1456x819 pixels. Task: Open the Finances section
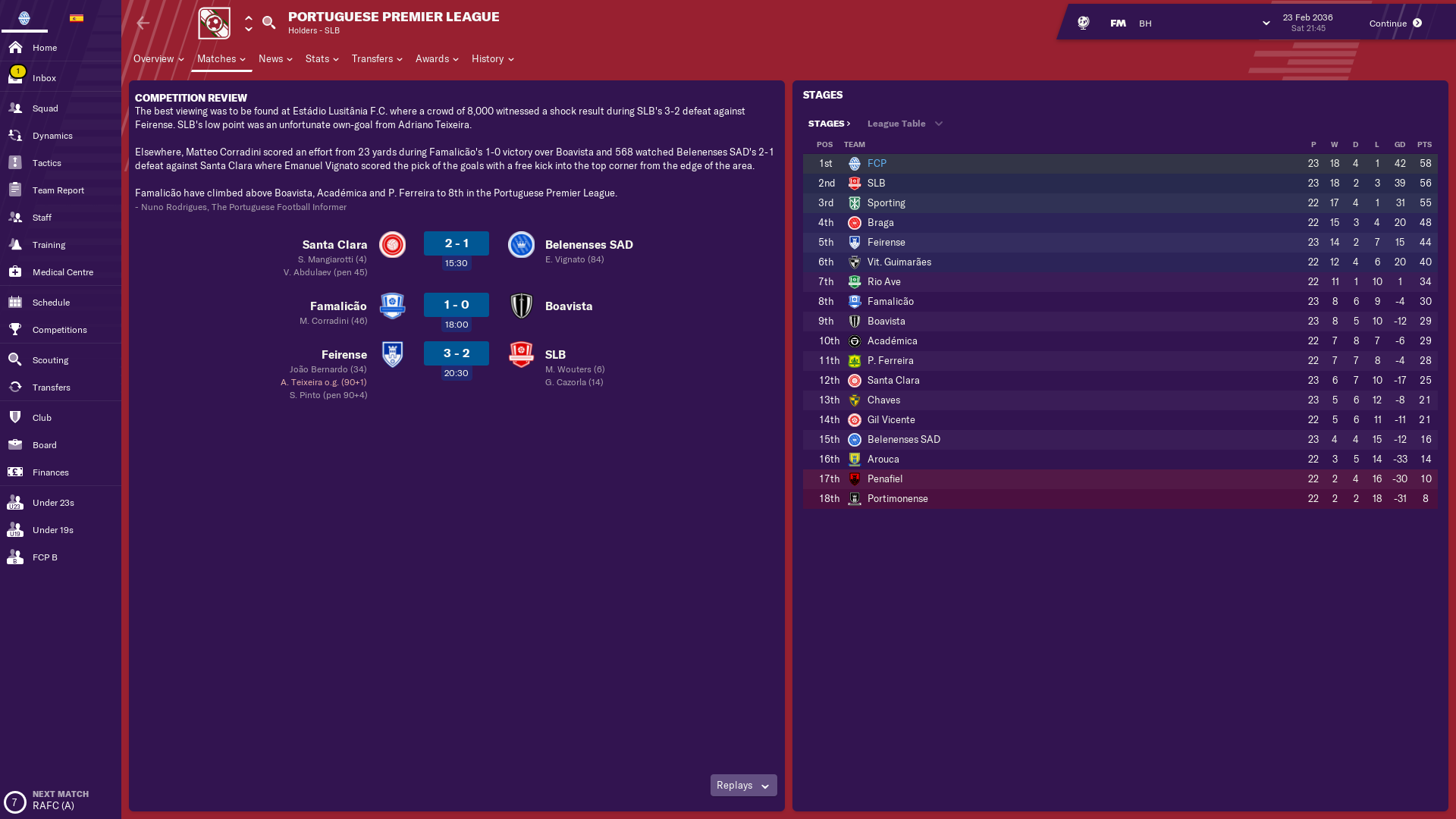pyautogui.click(x=50, y=472)
